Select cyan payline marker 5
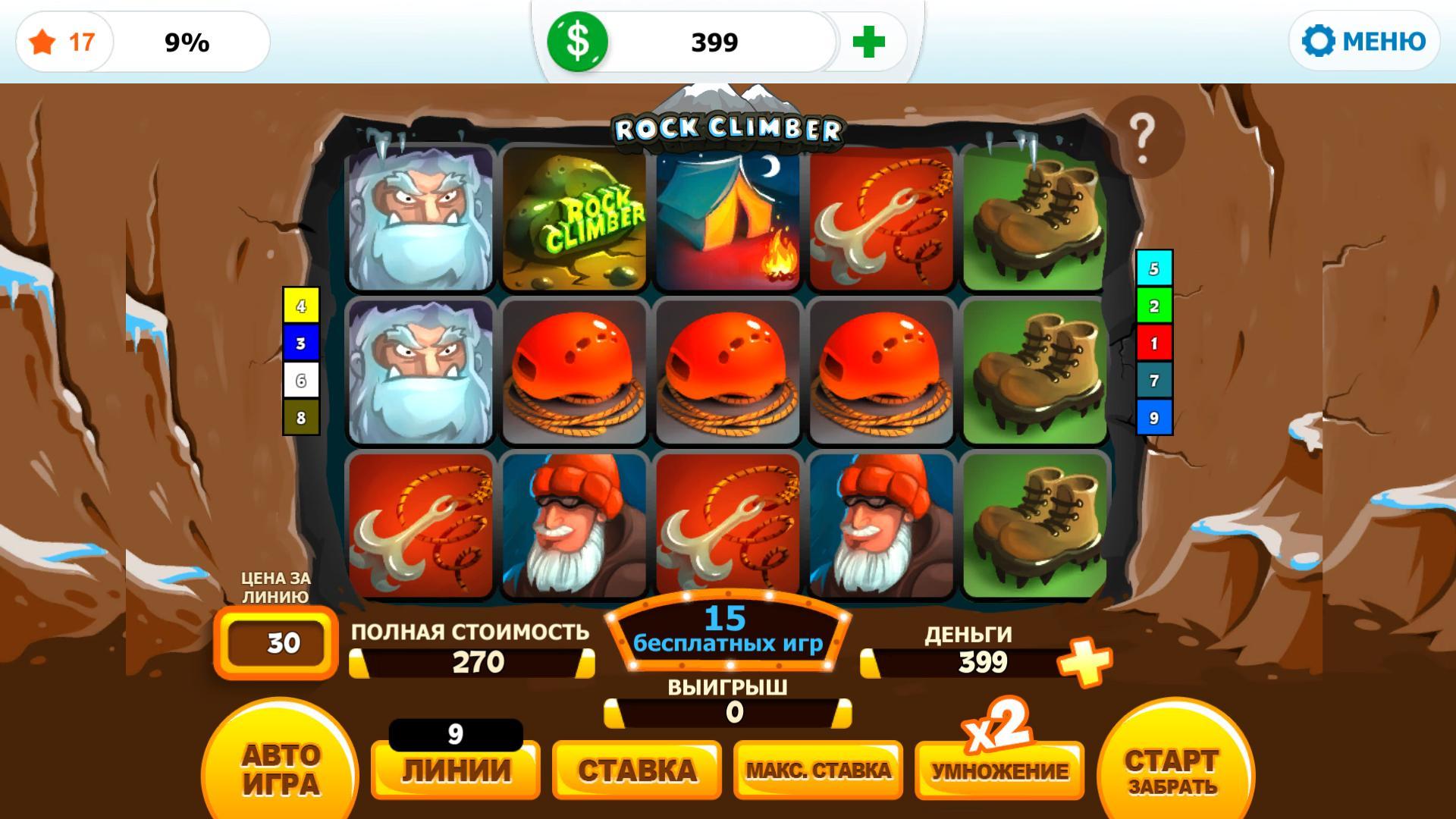The width and height of the screenshot is (1456, 819). [1153, 268]
